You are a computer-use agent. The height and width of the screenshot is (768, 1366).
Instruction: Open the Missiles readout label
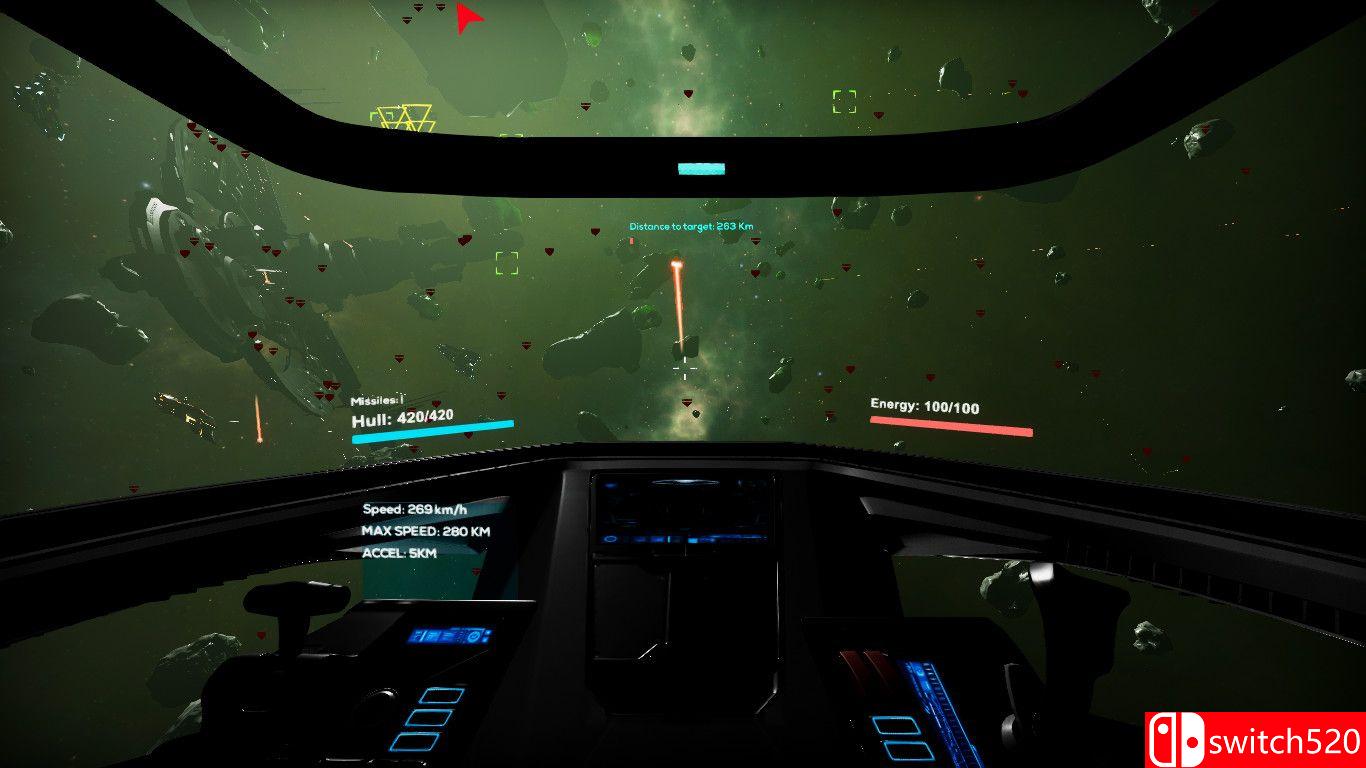tap(377, 398)
